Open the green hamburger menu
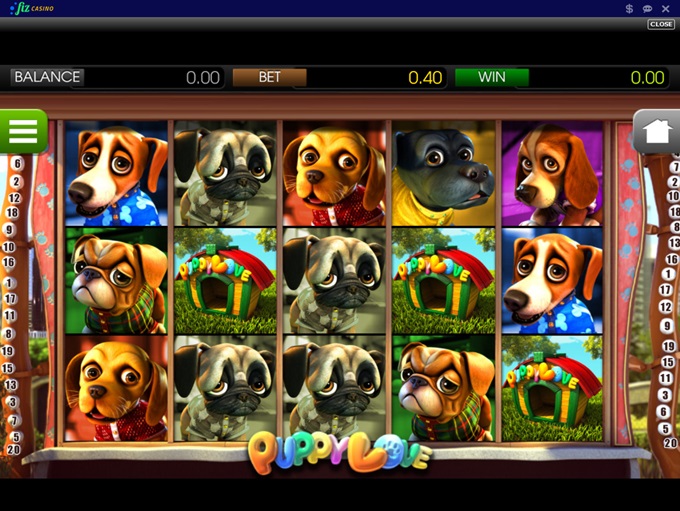The image size is (680, 511). [x=23, y=131]
